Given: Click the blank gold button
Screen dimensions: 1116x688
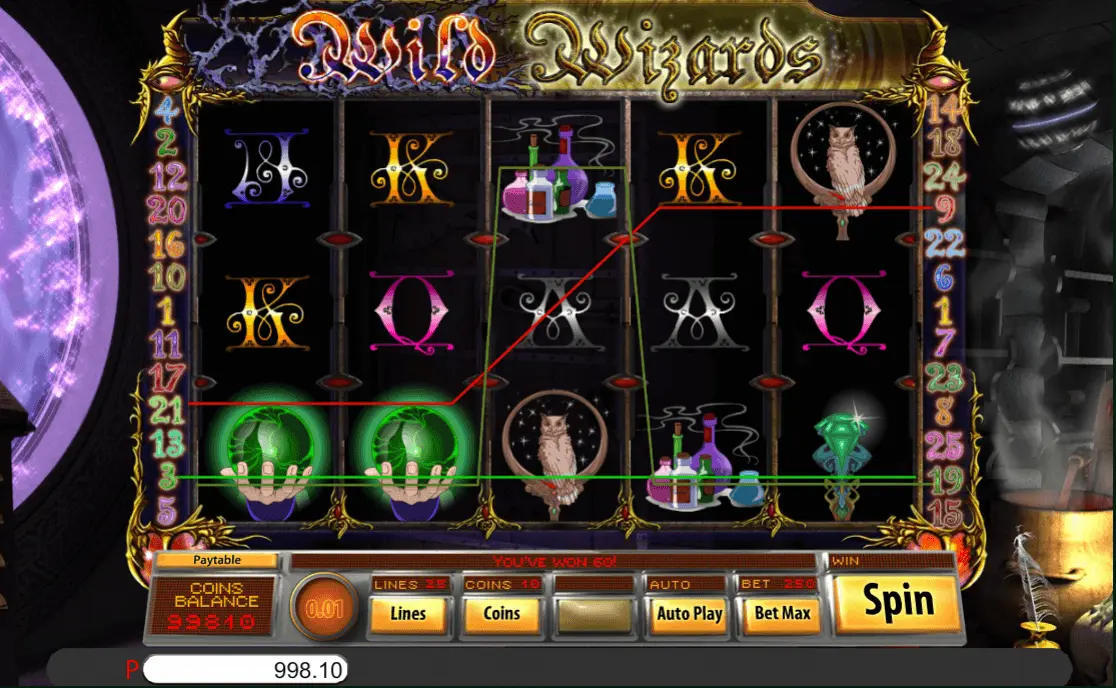Looking at the screenshot, I should [595, 613].
